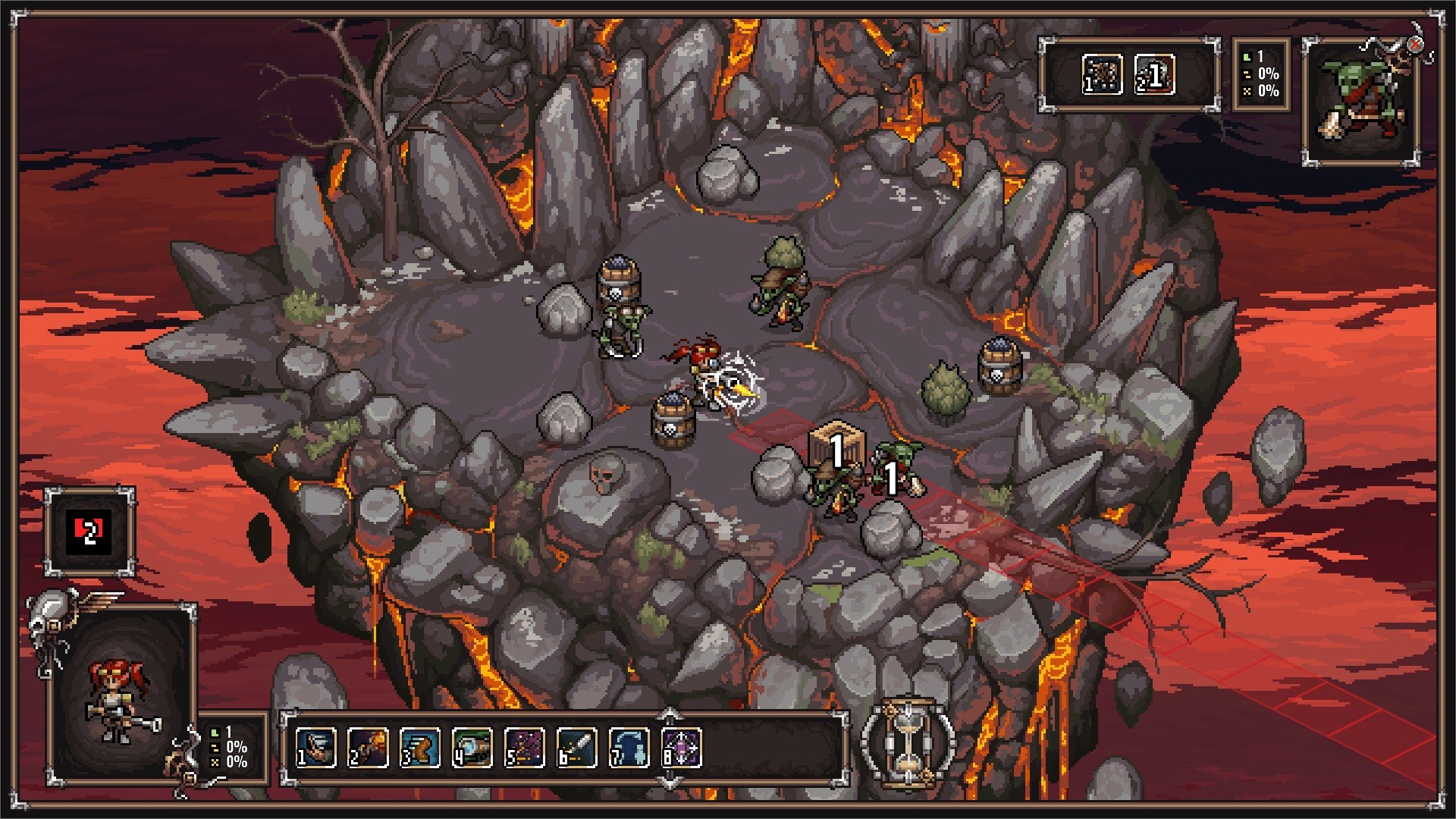The height and width of the screenshot is (819, 1456).
Task: Activate the purple sparks skill in slot 5
Action: pyautogui.click(x=525, y=748)
